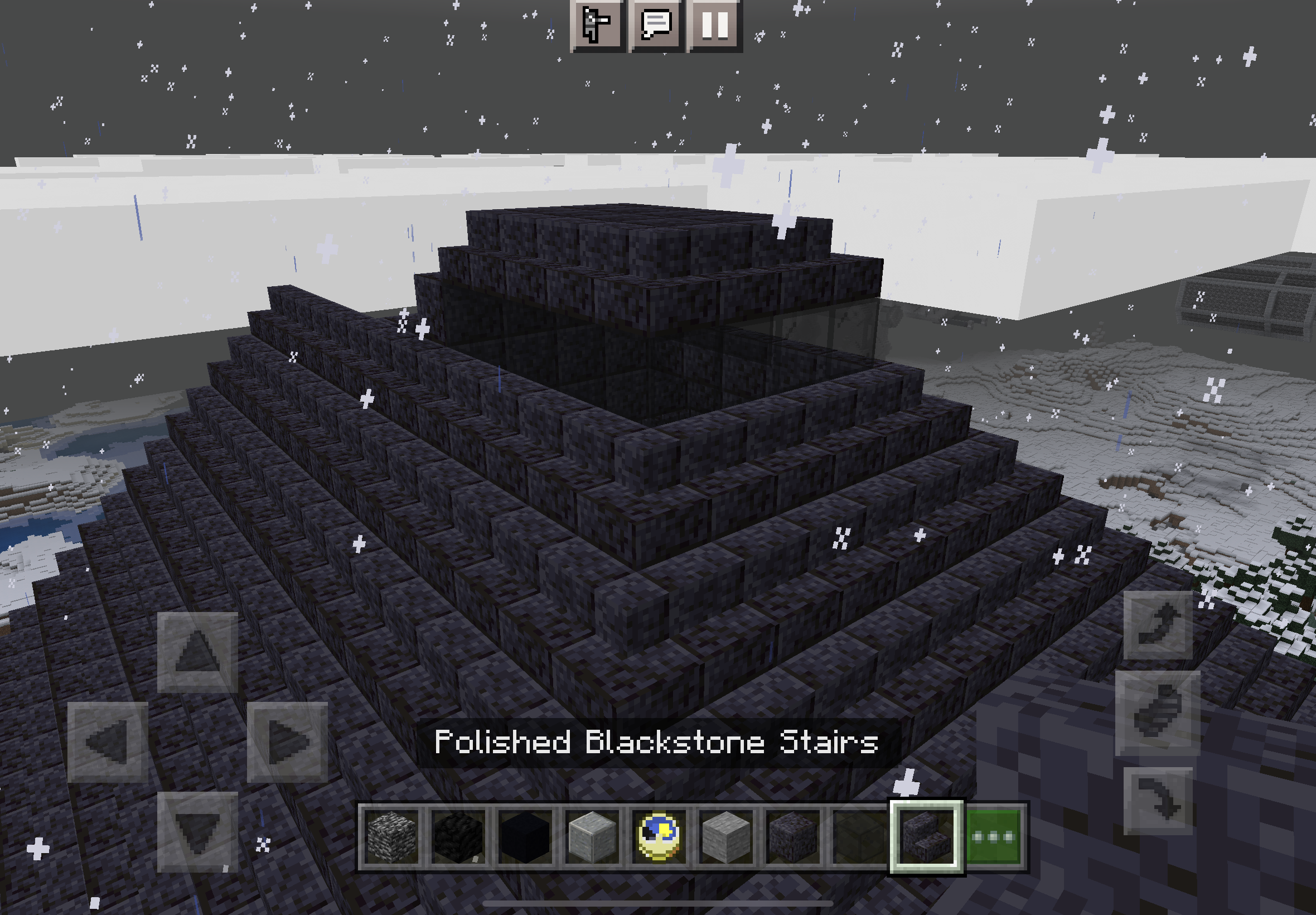The image size is (1316, 915).
Task: Pause the game
Action: coord(714,25)
